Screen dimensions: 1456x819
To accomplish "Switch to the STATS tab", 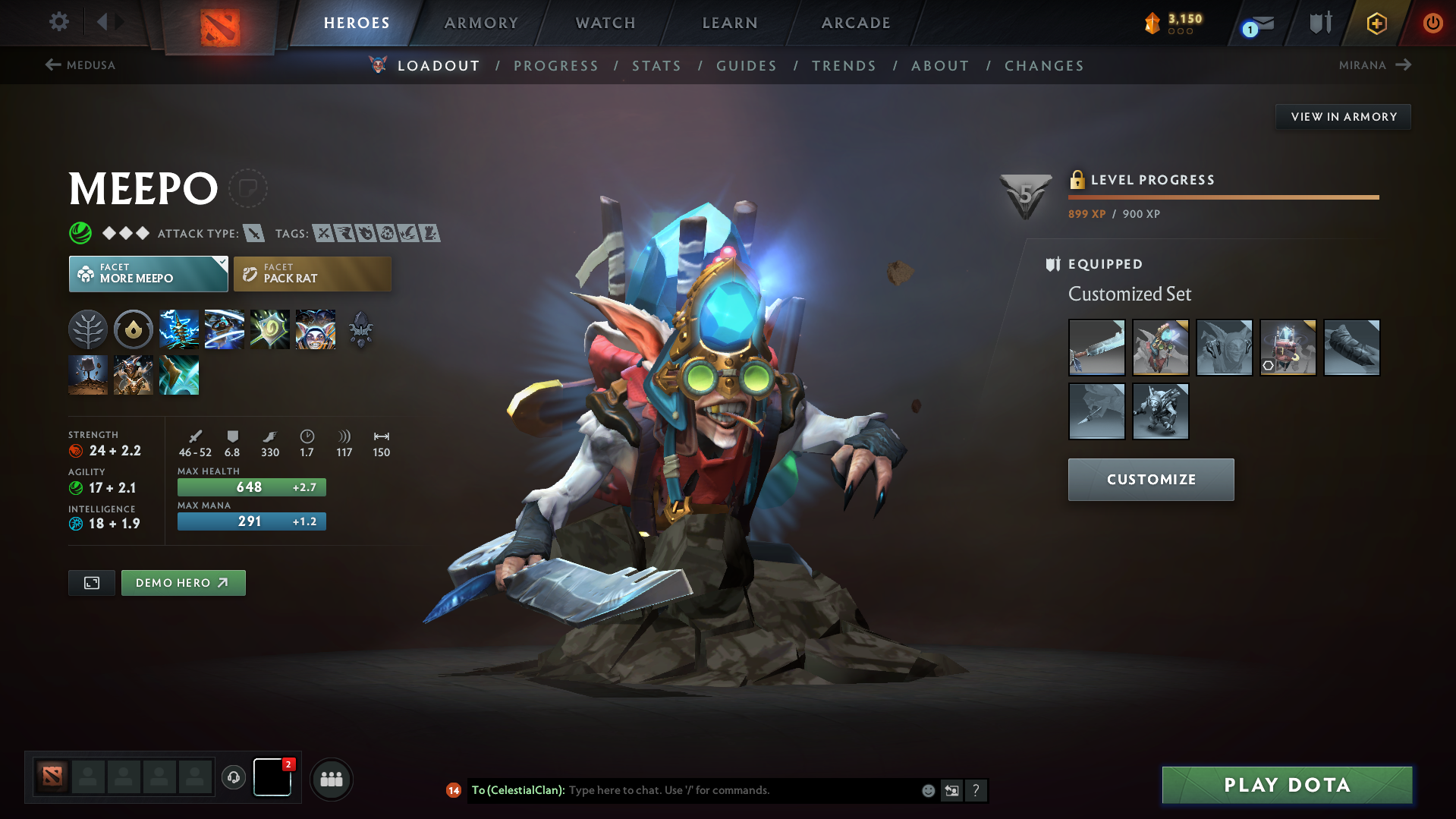I will click(x=656, y=66).
